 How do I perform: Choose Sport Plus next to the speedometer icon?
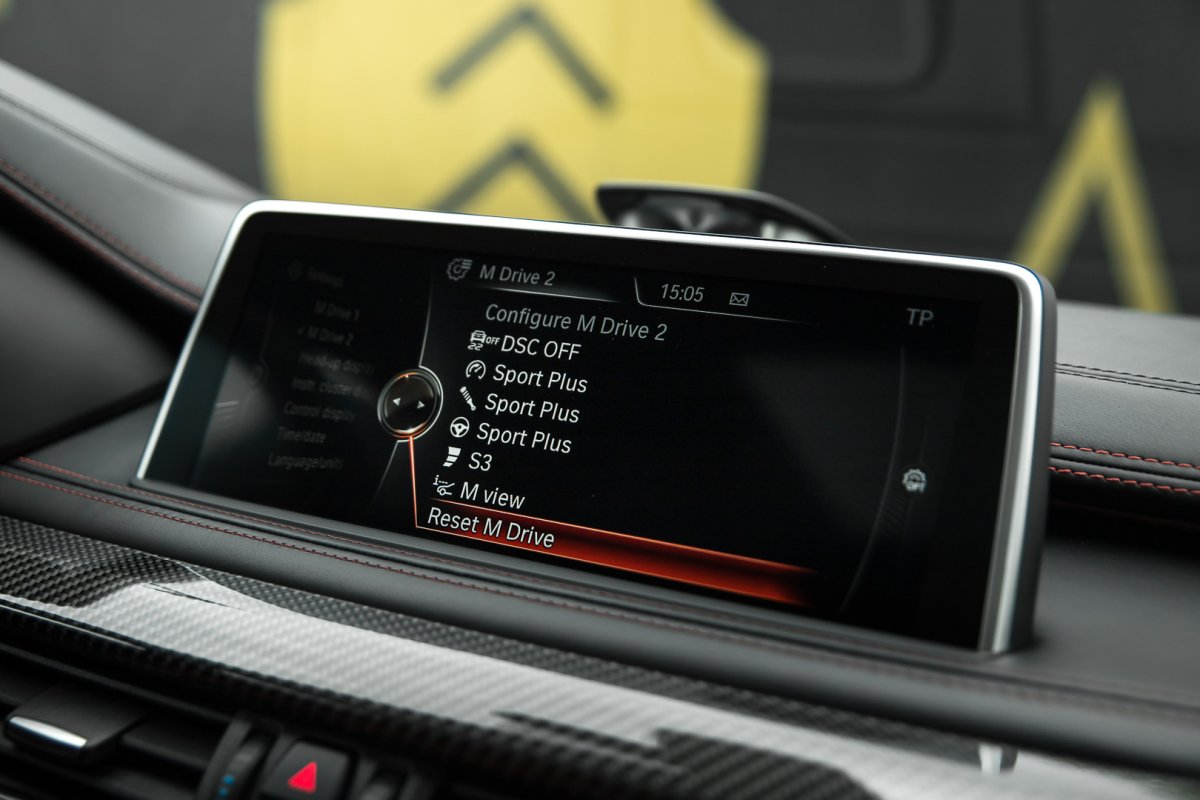[539, 378]
